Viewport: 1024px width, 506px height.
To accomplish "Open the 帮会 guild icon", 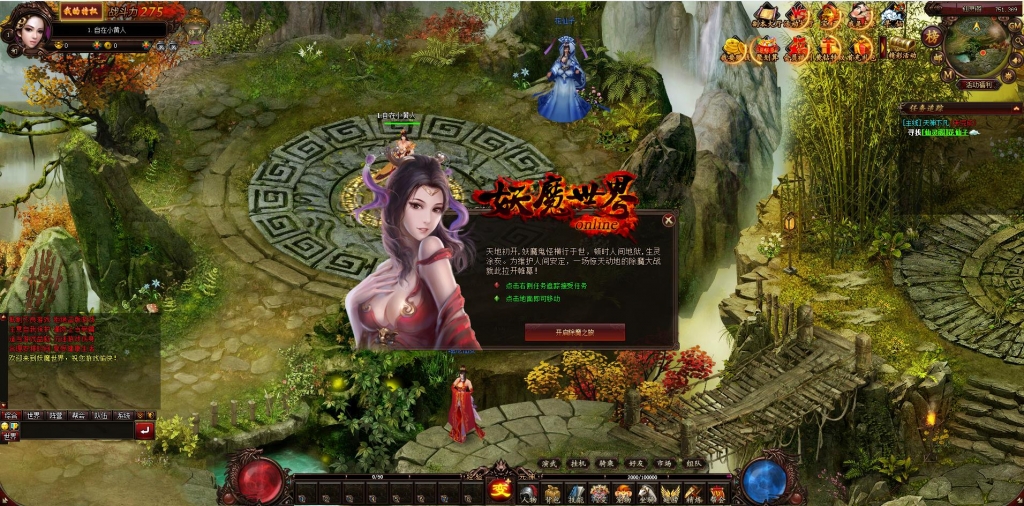I will (717, 493).
